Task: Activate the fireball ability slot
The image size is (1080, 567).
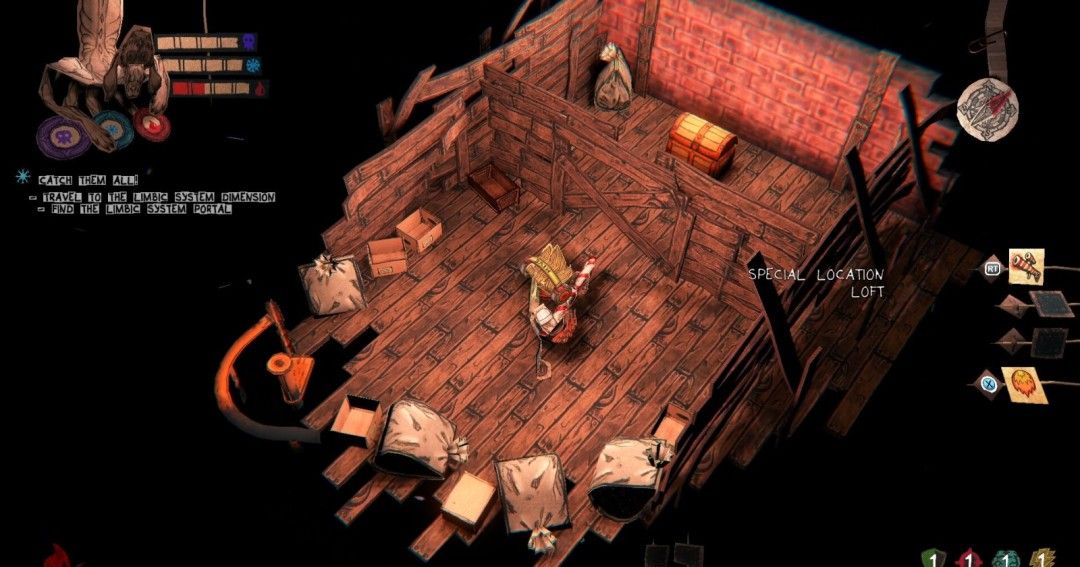Action: click(1024, 385)
